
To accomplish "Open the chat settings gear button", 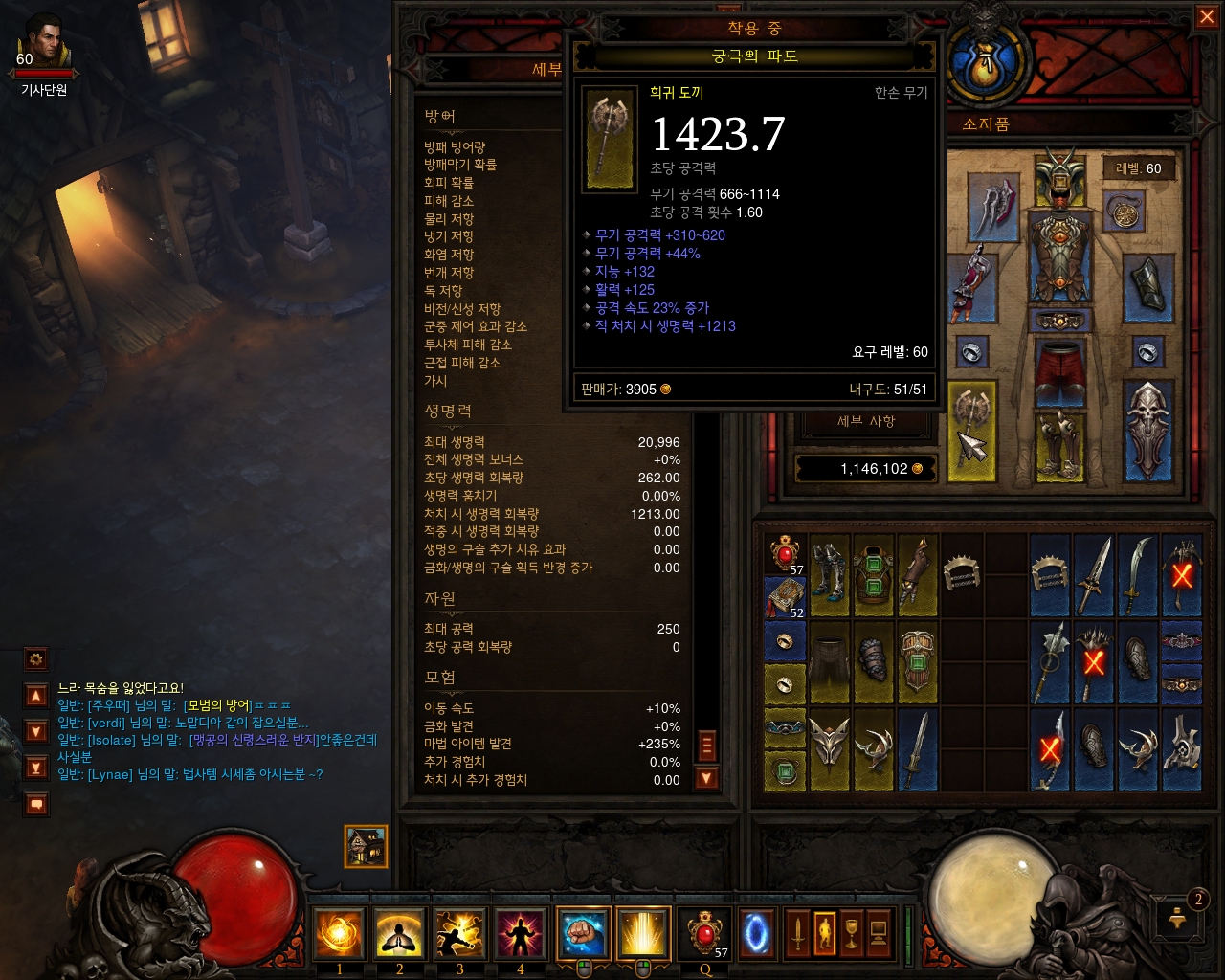I will point(36,659).
